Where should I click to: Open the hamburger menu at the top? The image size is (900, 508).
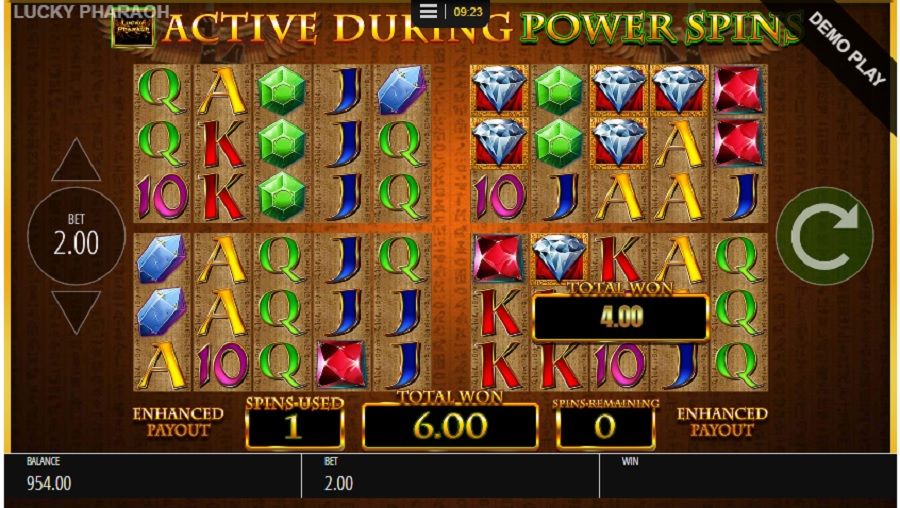pyautogui.click(x=429, y=12)
